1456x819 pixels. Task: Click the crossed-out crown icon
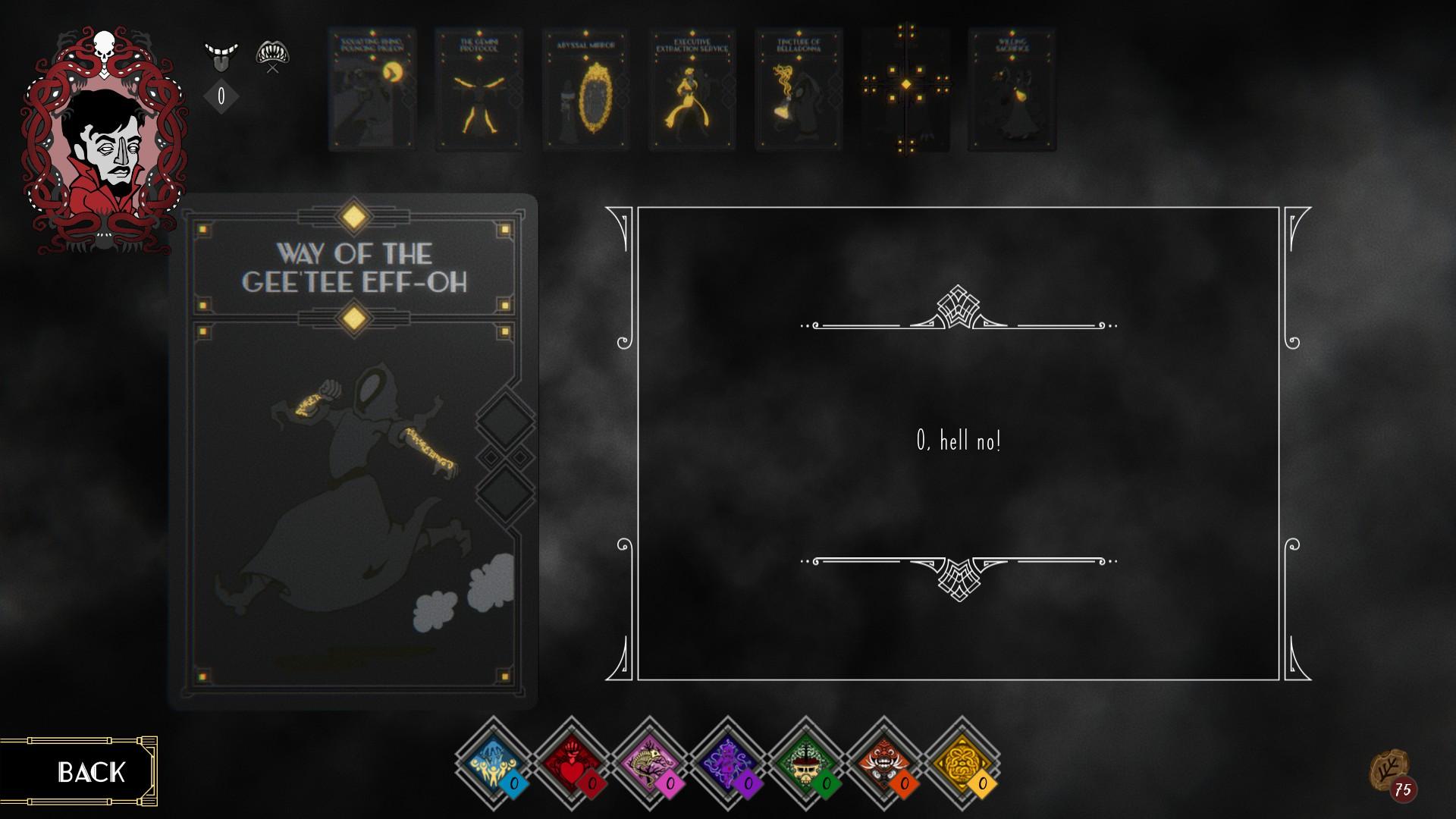[x=275, y=53]
